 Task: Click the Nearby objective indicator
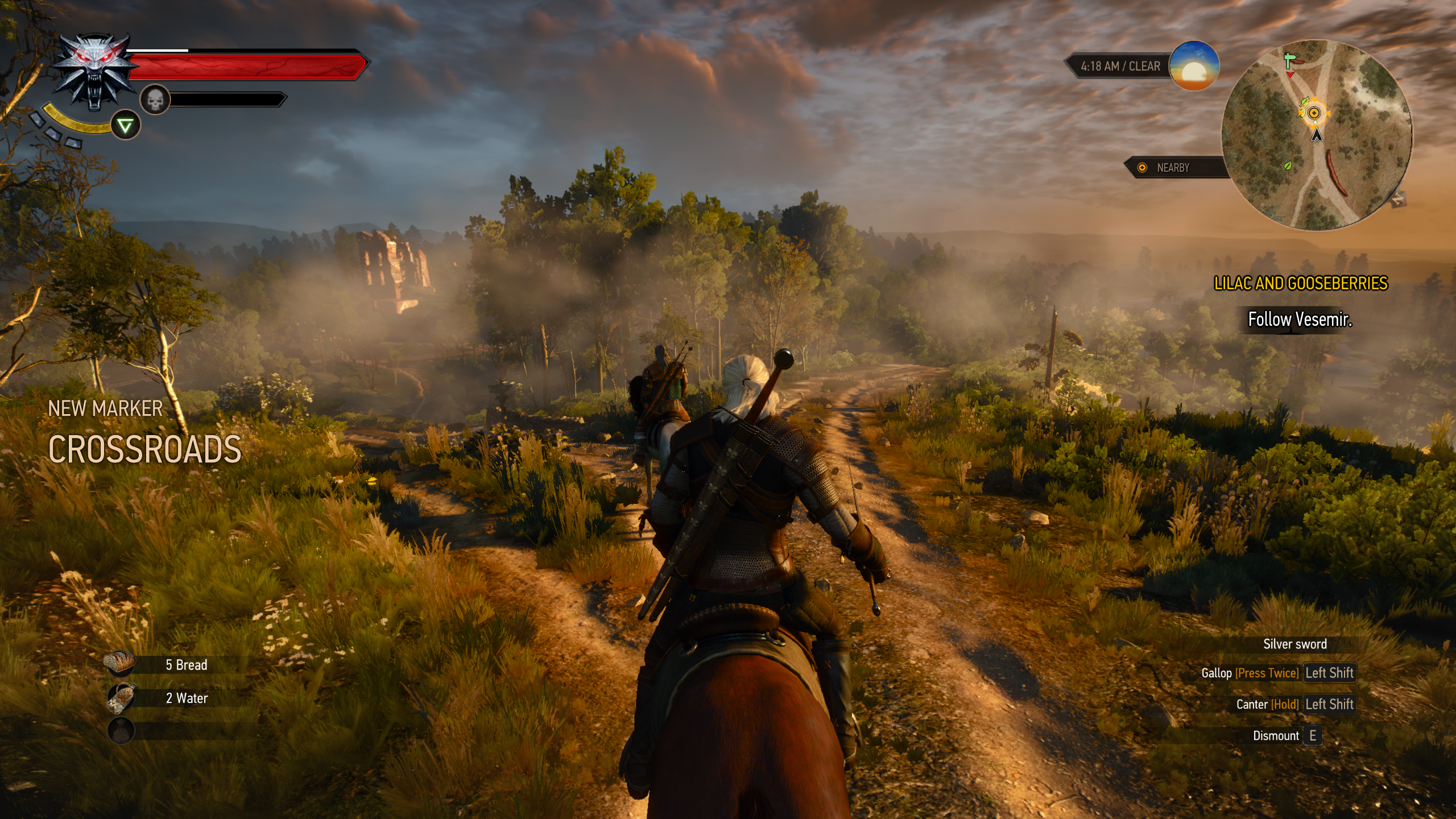click(x=1172, y=168)
